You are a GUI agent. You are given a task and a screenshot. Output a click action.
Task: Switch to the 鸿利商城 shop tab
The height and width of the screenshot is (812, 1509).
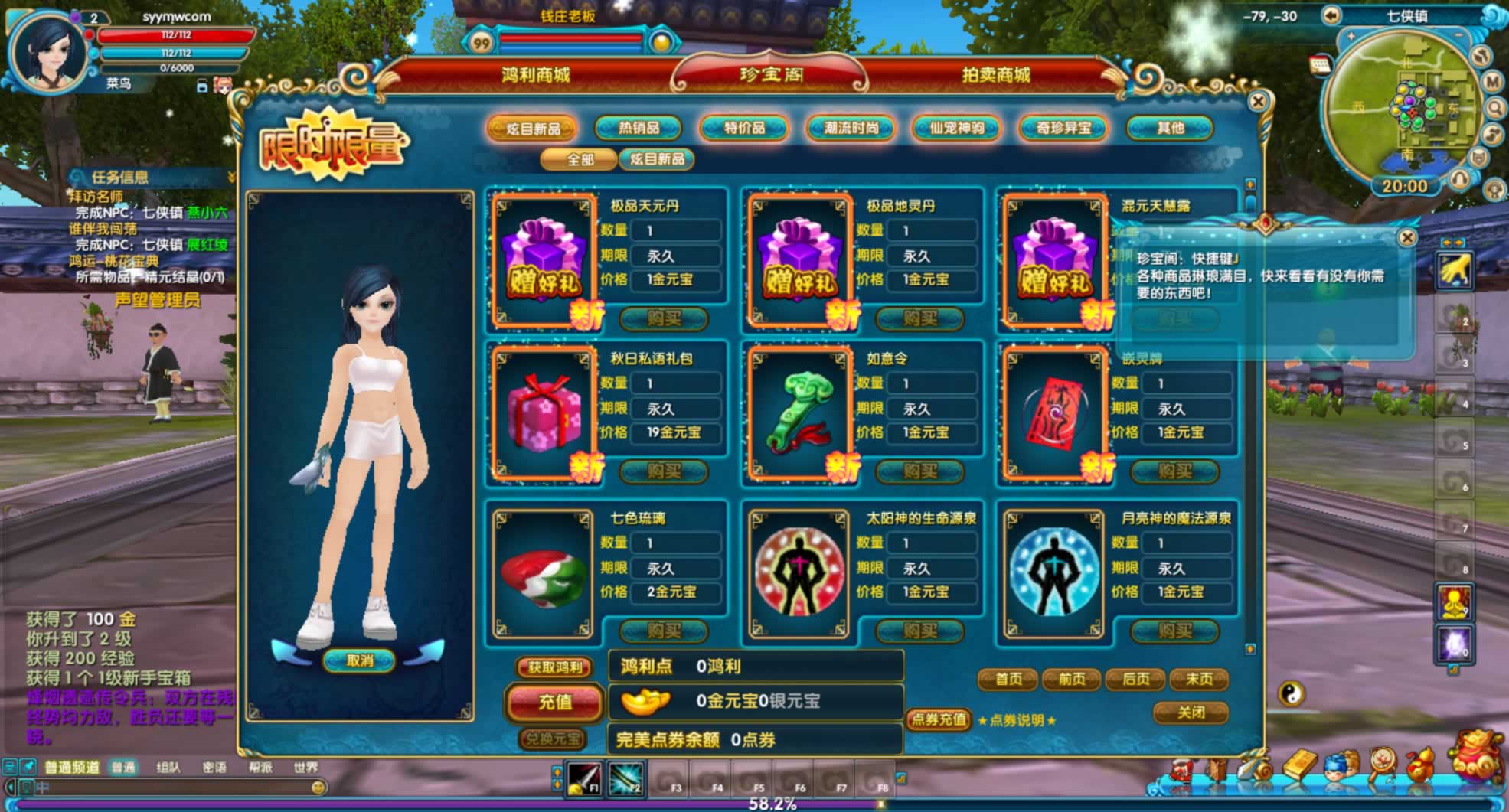point(535,75)
